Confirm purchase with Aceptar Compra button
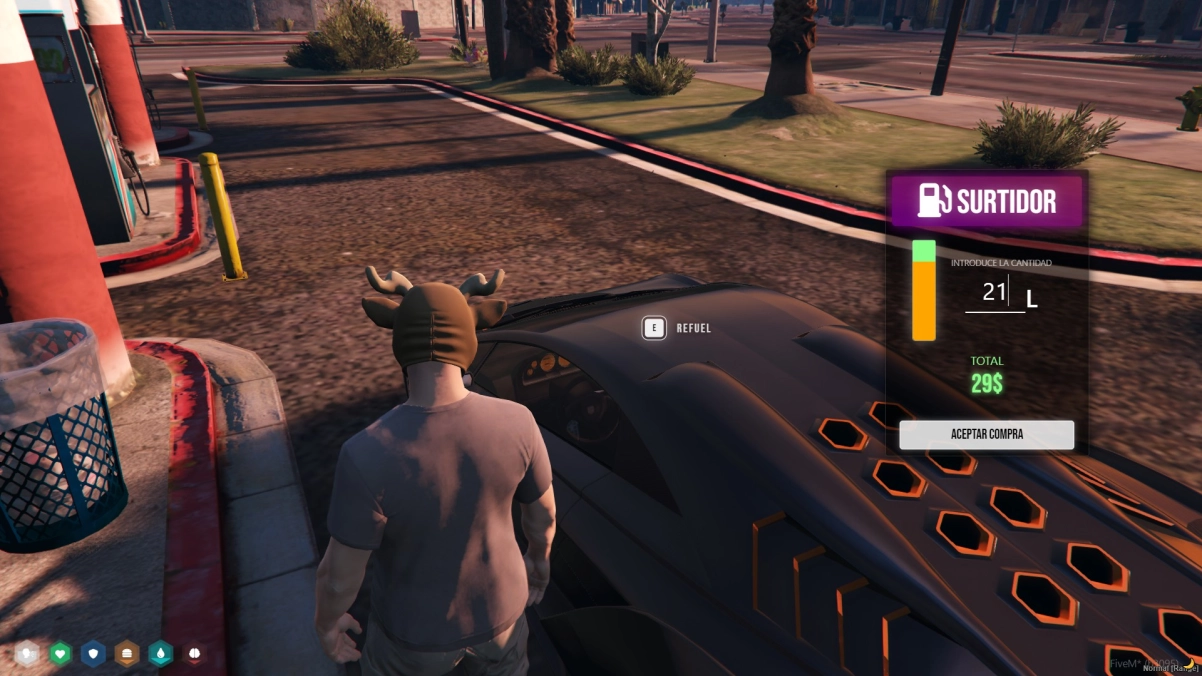The image size is (1202, 676). point(986,435)
